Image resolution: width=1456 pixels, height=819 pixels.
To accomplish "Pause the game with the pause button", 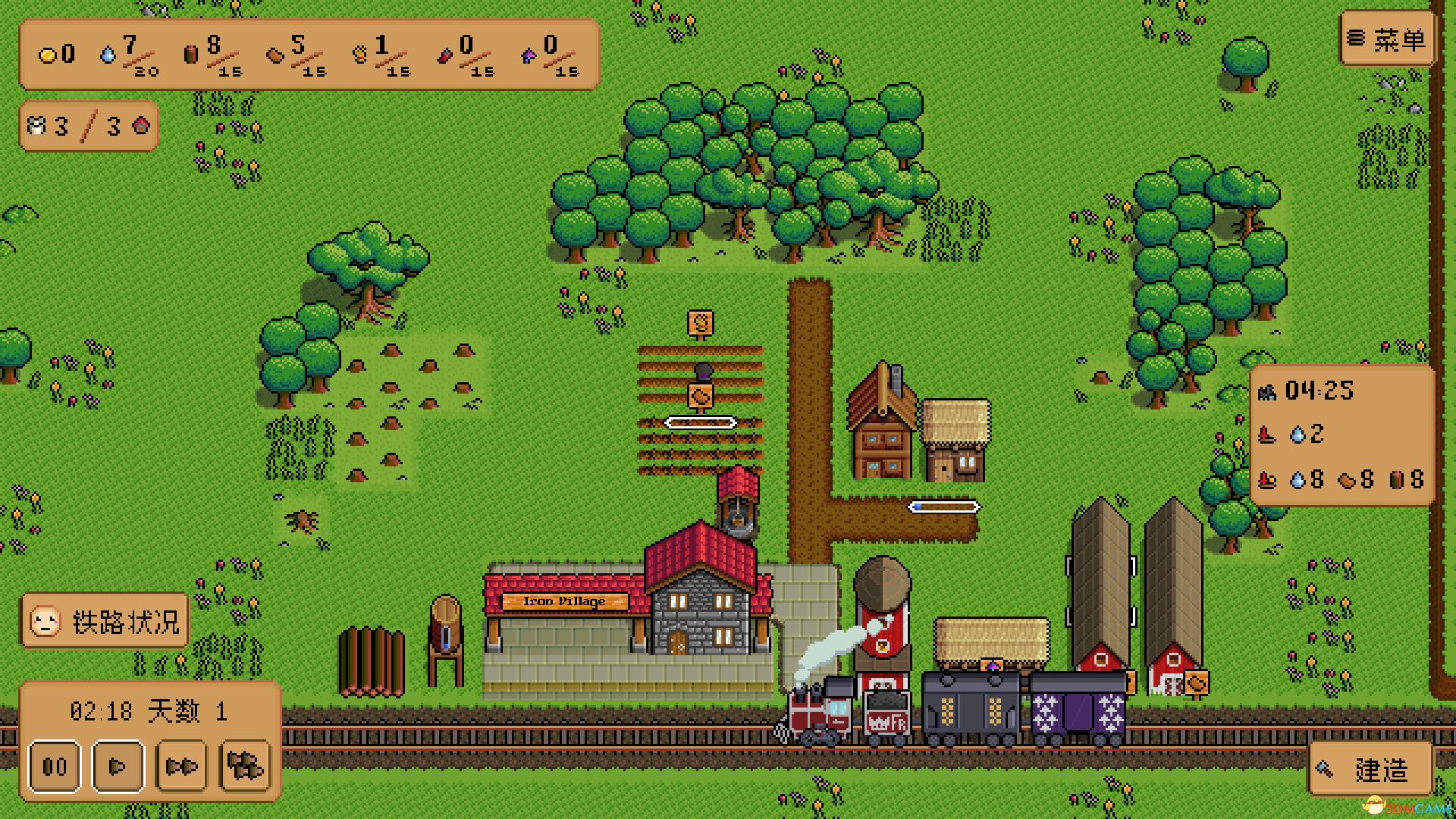I will [53, 766].
